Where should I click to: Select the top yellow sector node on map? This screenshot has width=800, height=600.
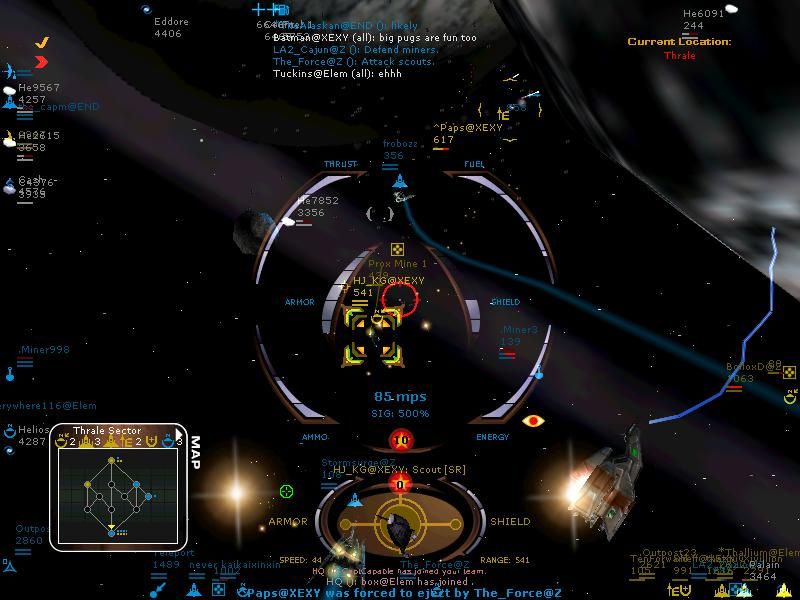111,461
